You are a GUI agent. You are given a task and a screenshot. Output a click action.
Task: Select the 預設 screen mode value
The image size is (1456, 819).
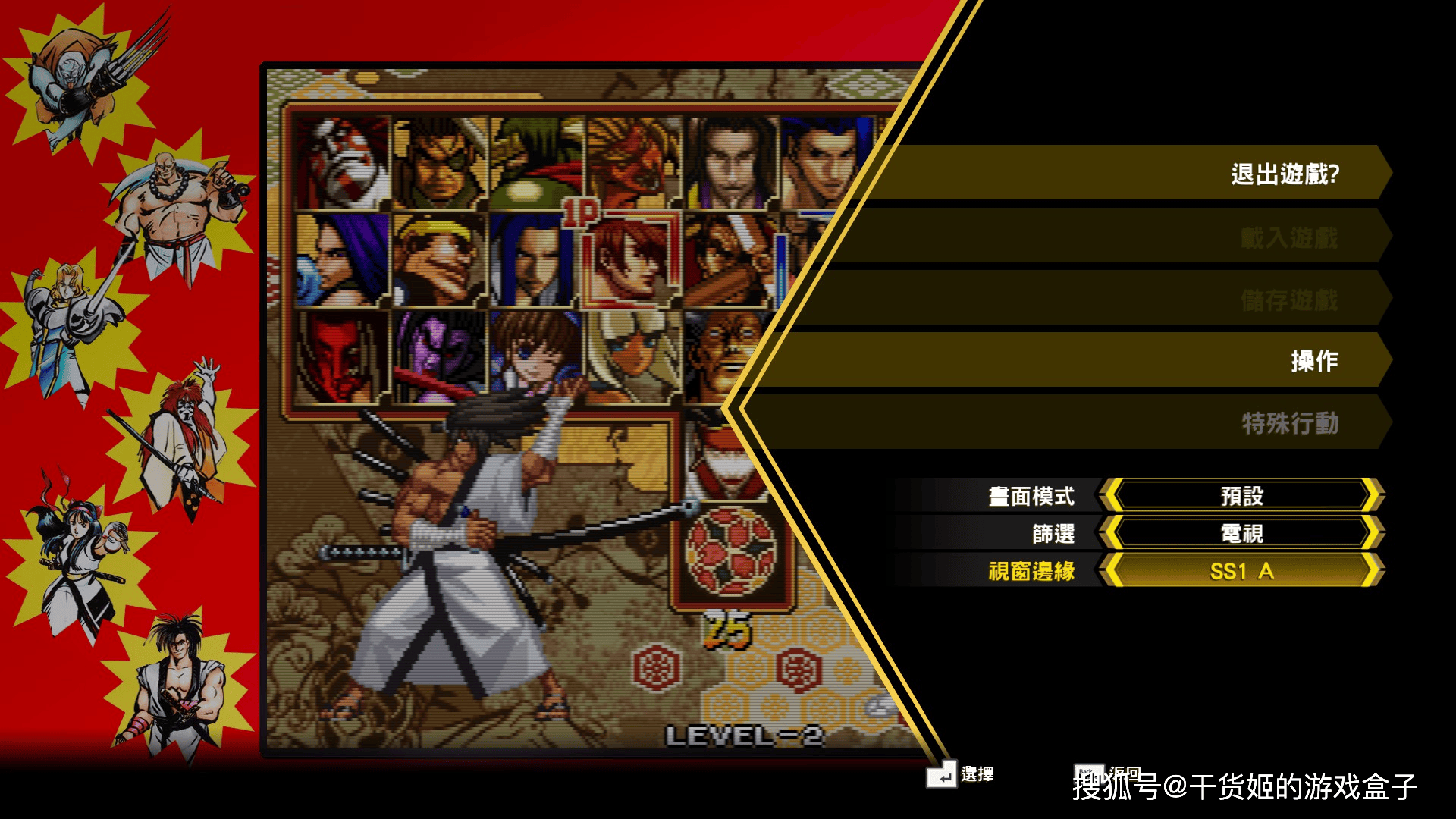pyautogui.click(x=1241, y=496)
